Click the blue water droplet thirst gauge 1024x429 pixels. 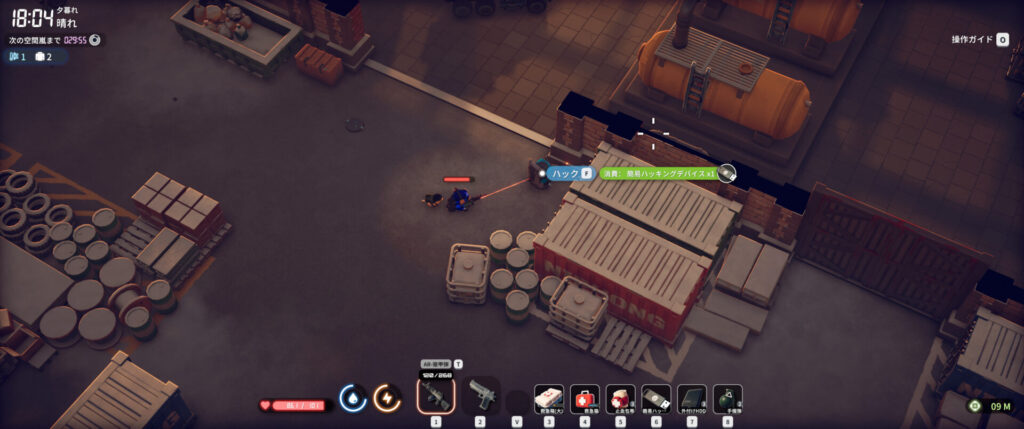353,398
